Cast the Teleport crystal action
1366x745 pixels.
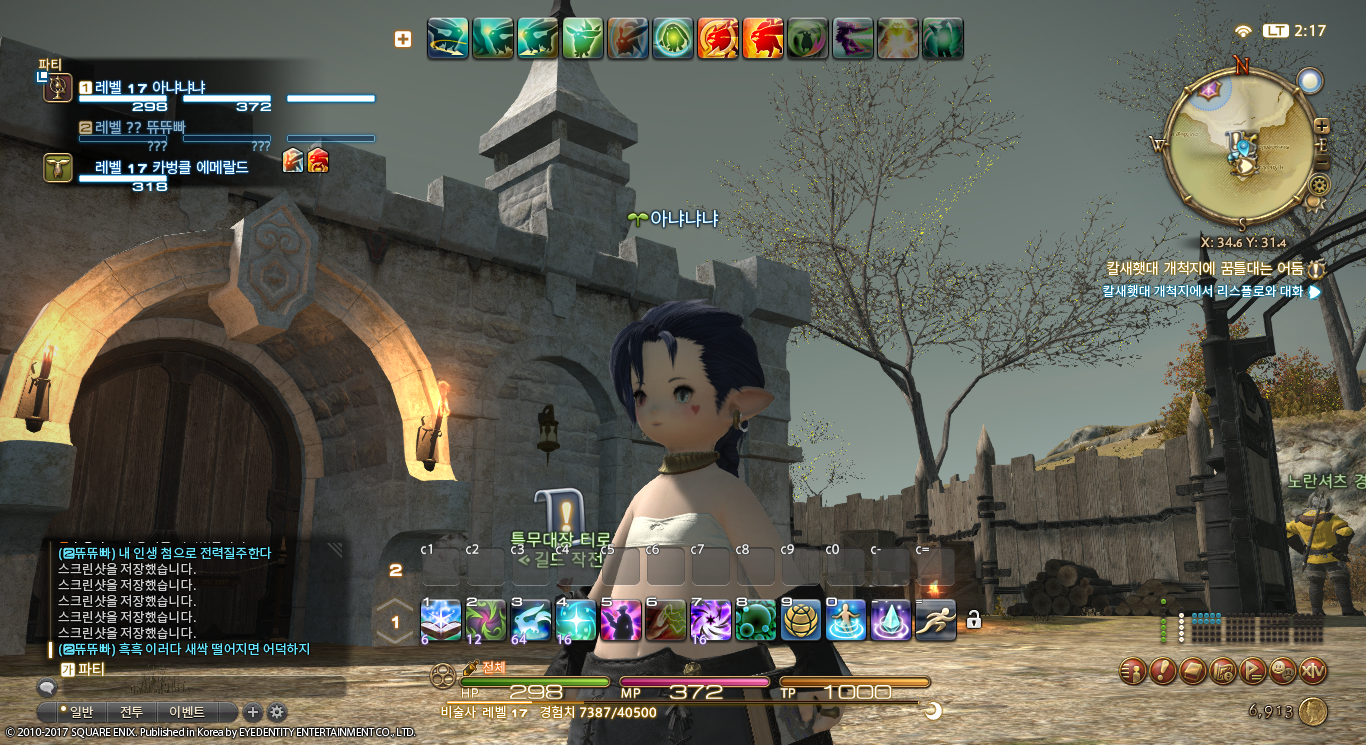[x=890, y=620]
